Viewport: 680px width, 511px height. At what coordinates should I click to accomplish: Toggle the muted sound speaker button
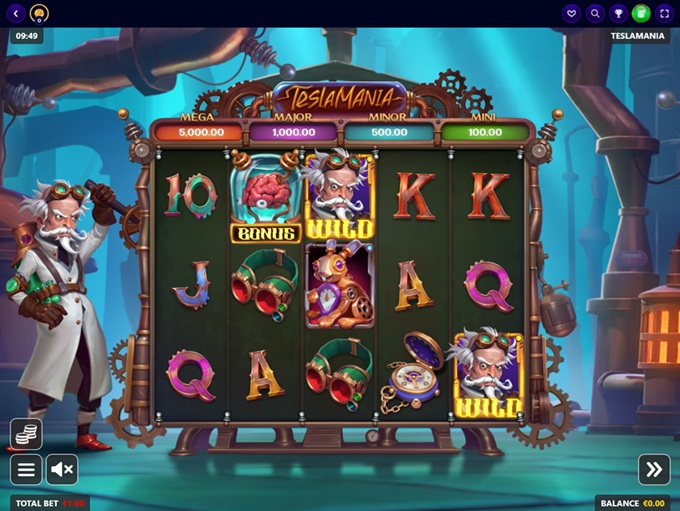pos(62,469)
